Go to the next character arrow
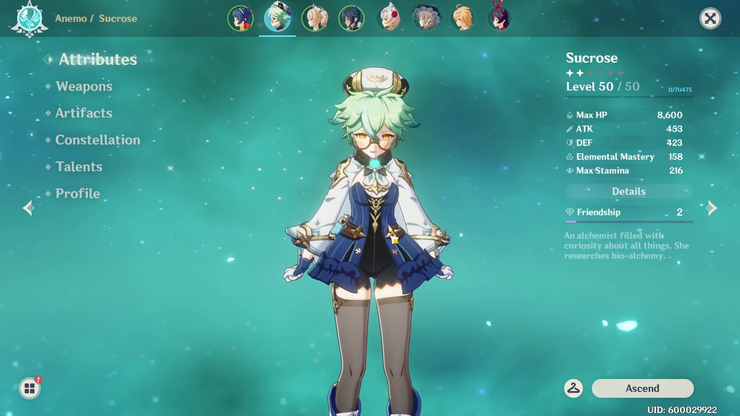Image resolution: width=740 pixels, height=416 pixels. click(x=712, y=208)
